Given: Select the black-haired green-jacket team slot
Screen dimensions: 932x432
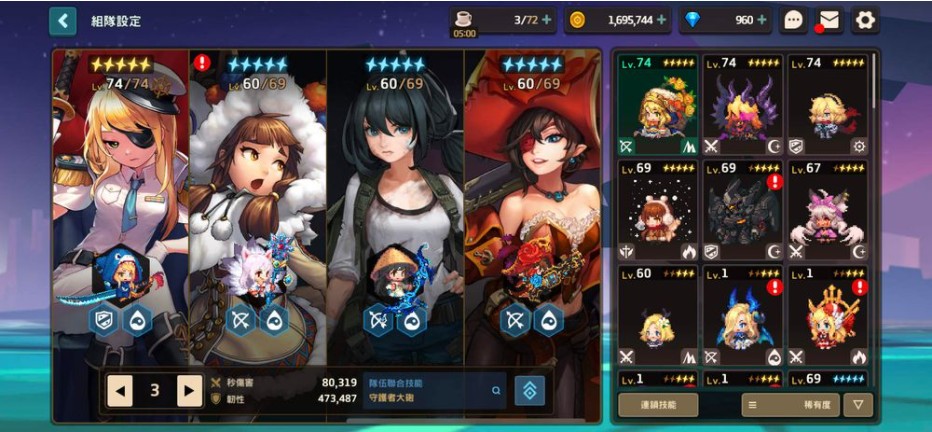Looking at the screenshot, I should pyautogui.click(x=395, y=200).
